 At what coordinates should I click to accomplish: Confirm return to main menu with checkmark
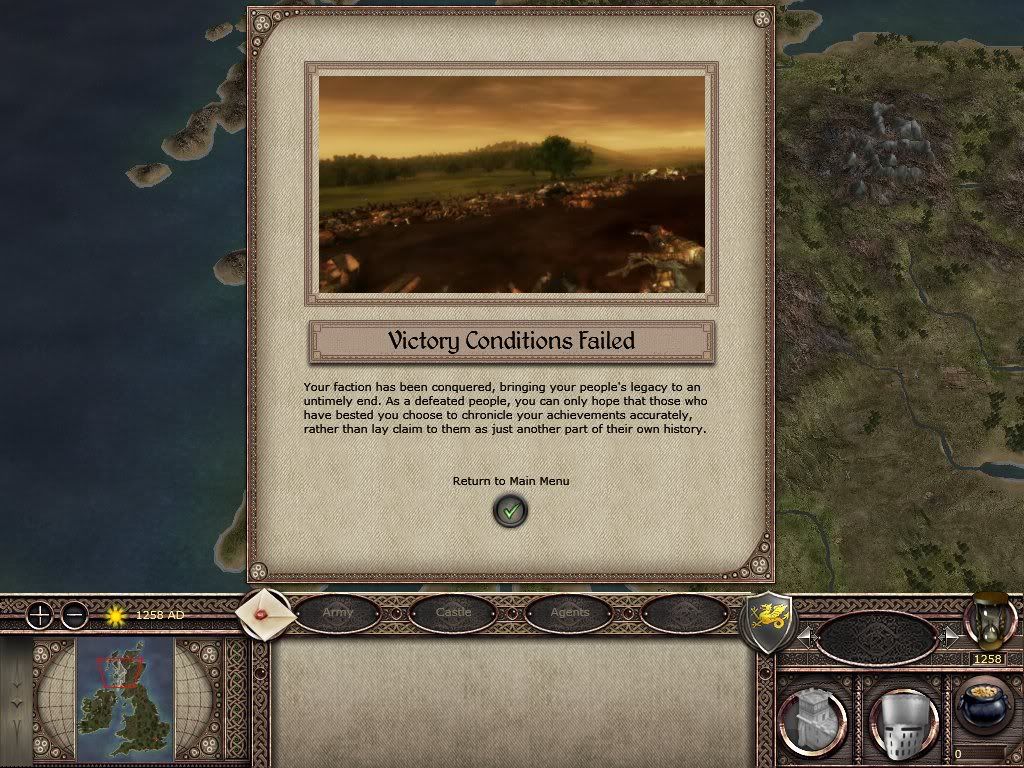click(511, 511)
